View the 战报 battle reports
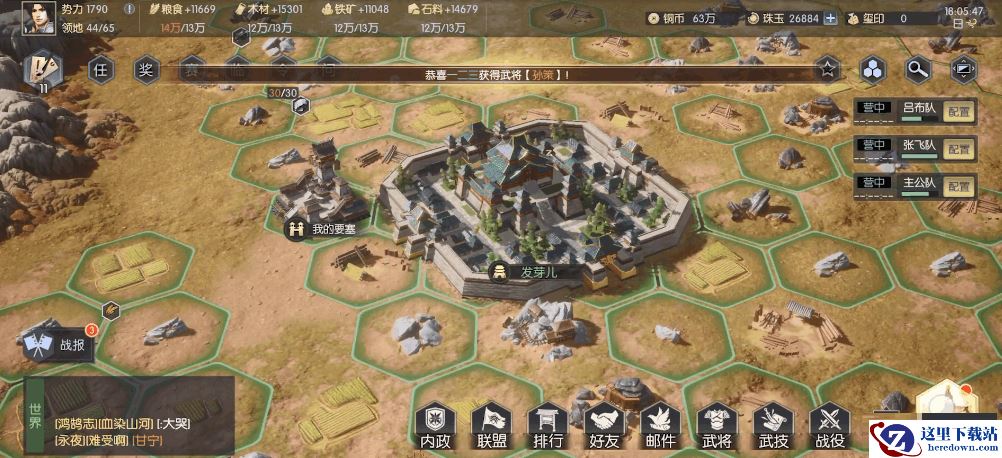 point(60,345)
